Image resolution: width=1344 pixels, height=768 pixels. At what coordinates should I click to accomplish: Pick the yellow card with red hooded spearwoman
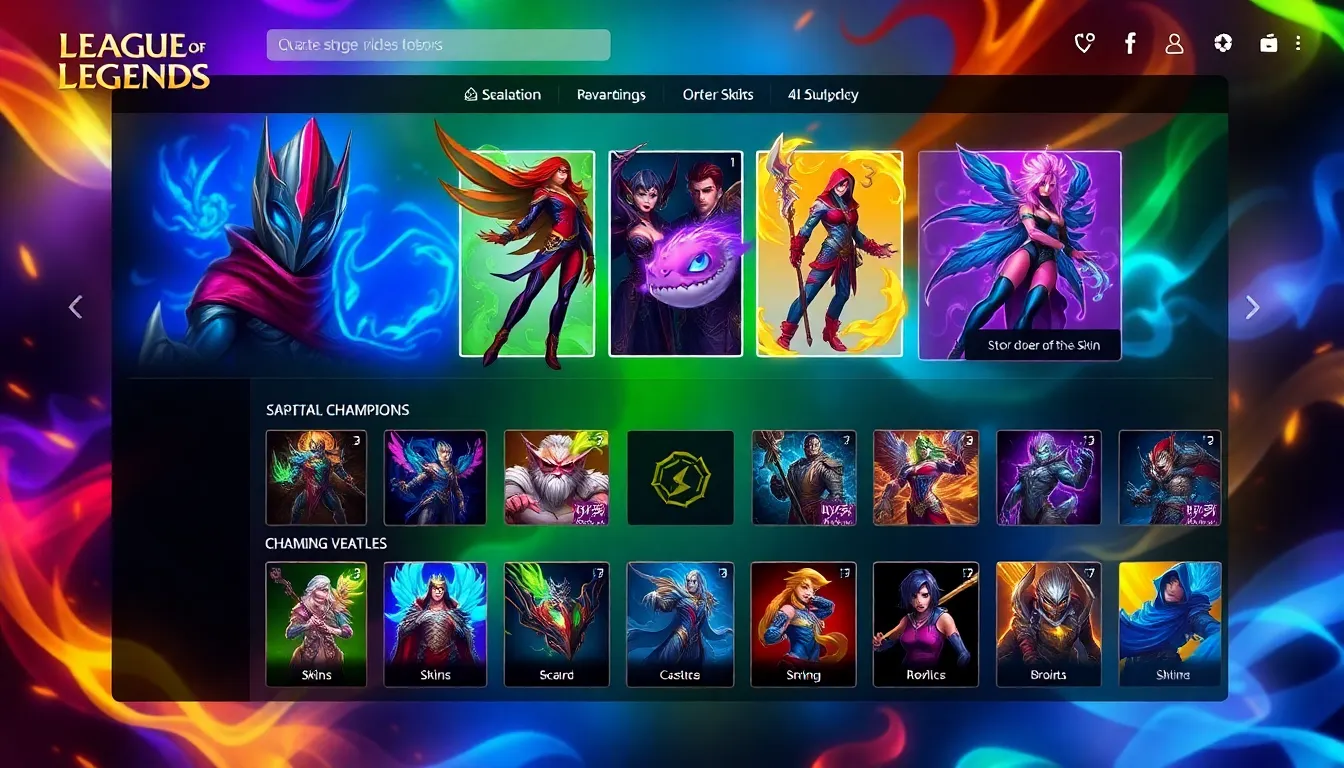[x=830, y=254]
